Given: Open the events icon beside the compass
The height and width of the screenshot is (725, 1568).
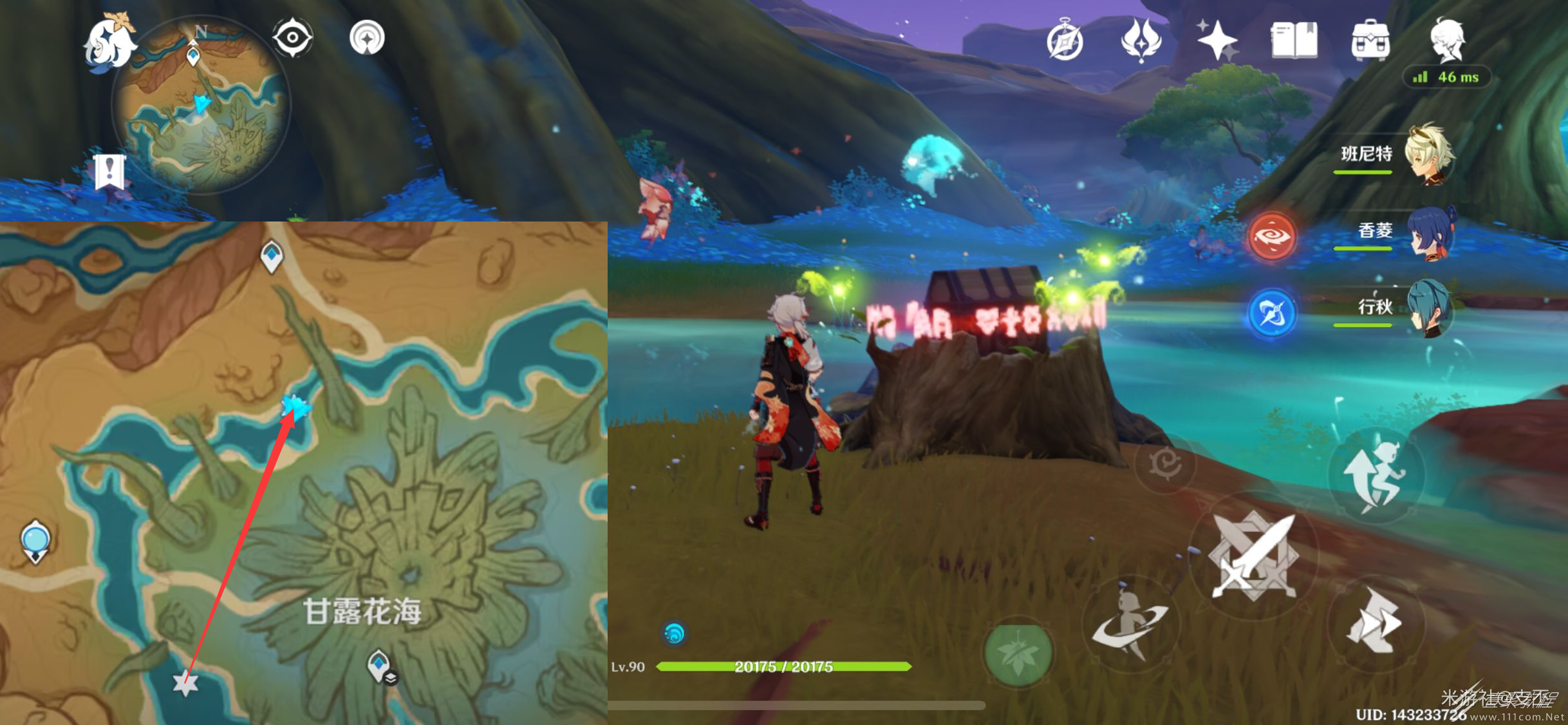Looking at the screenshot, I should point(1141,40).
